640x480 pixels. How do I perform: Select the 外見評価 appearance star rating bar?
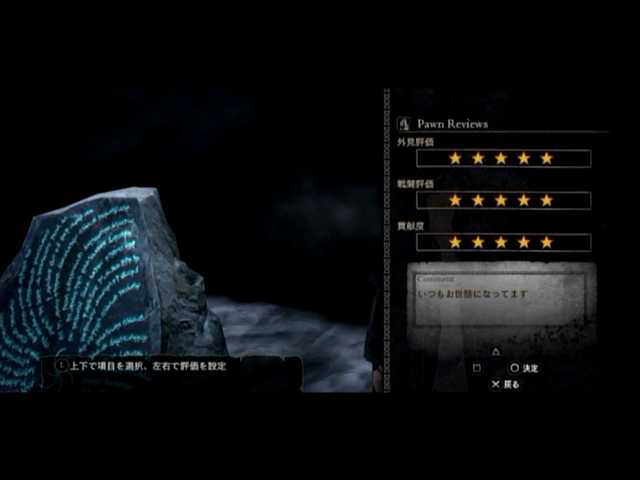[503, 158]
